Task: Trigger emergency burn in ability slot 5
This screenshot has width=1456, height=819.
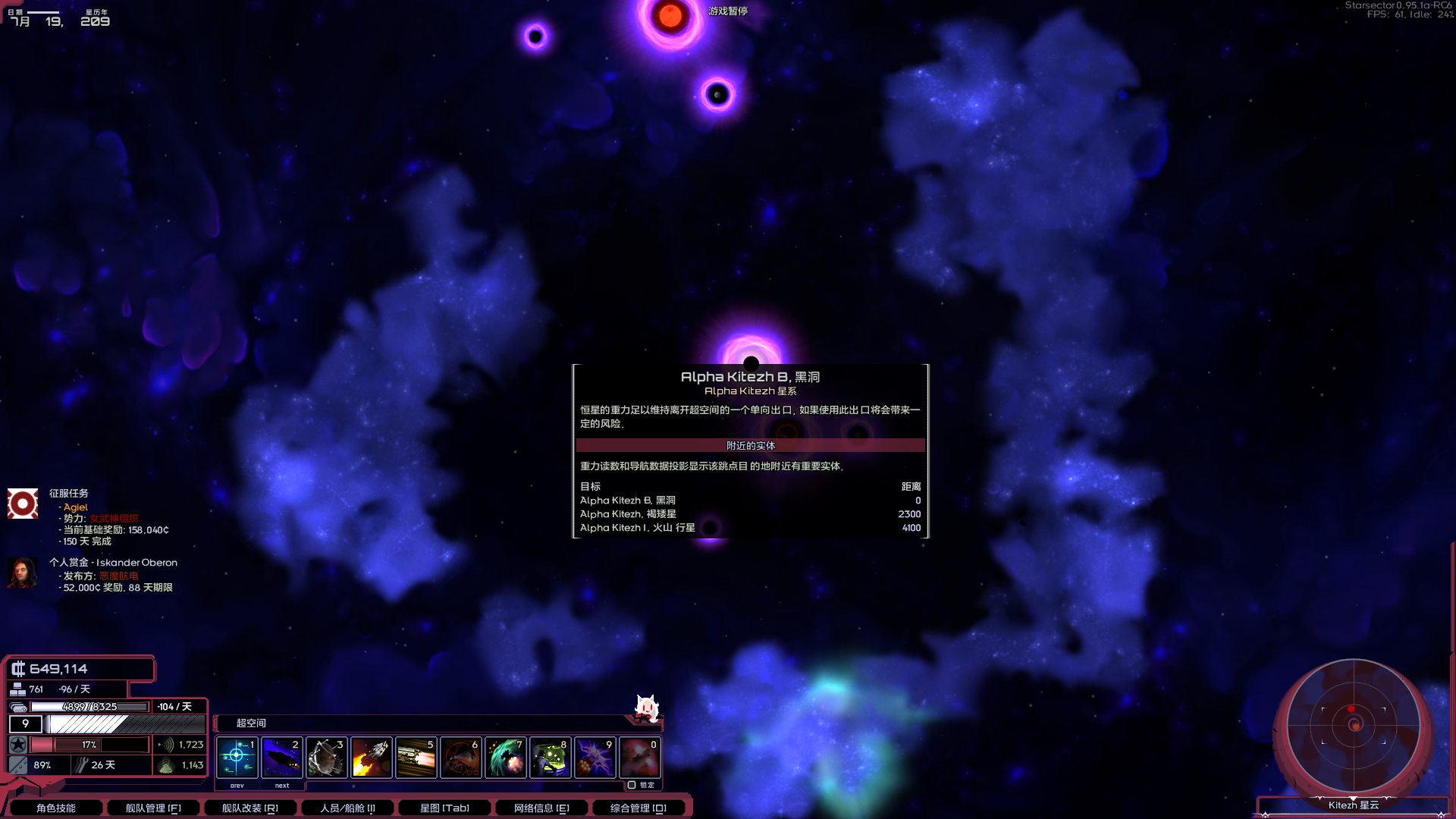Action: (x=416, y=757)
